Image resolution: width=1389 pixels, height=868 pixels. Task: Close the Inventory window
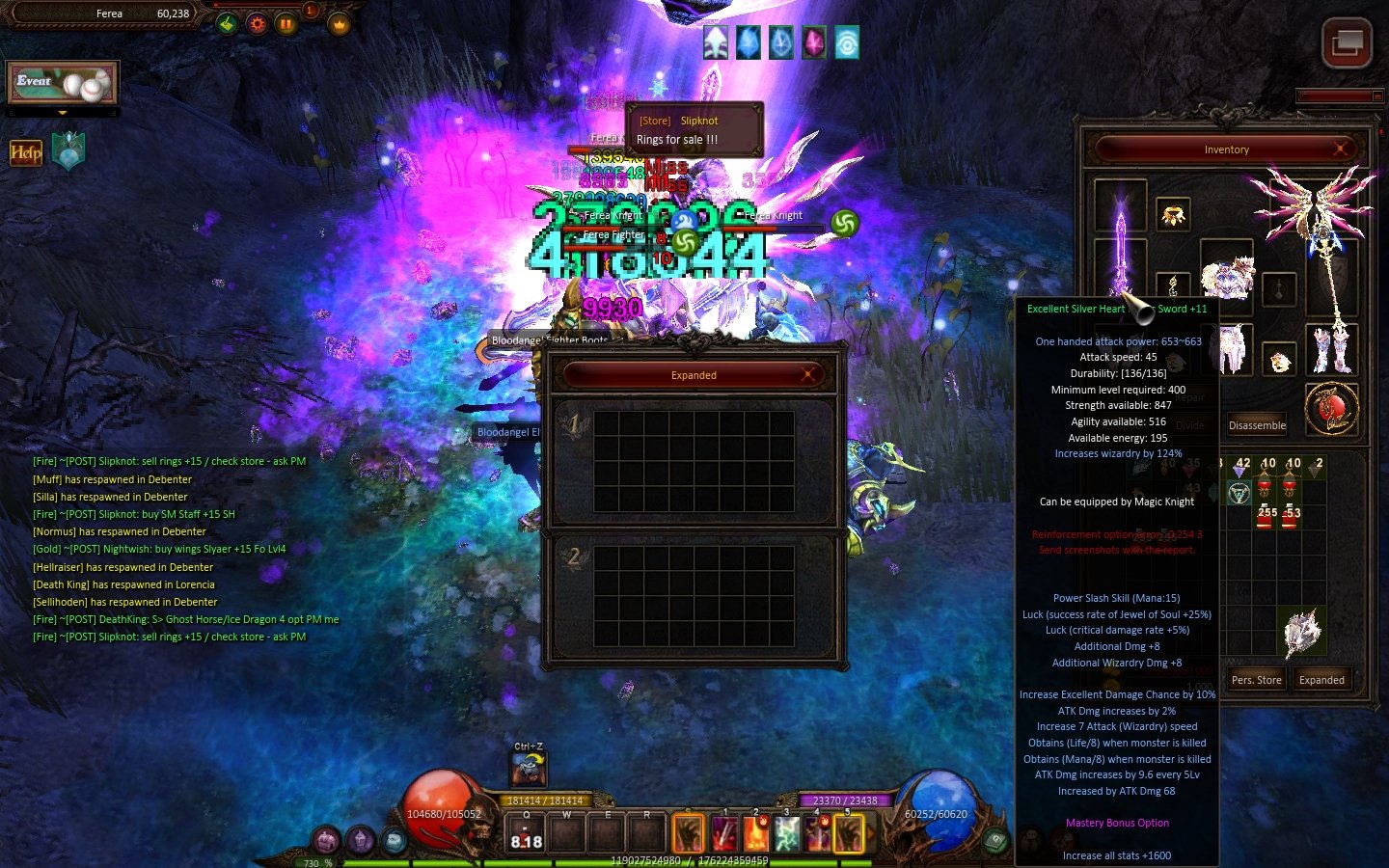(x=1340, y=149)
